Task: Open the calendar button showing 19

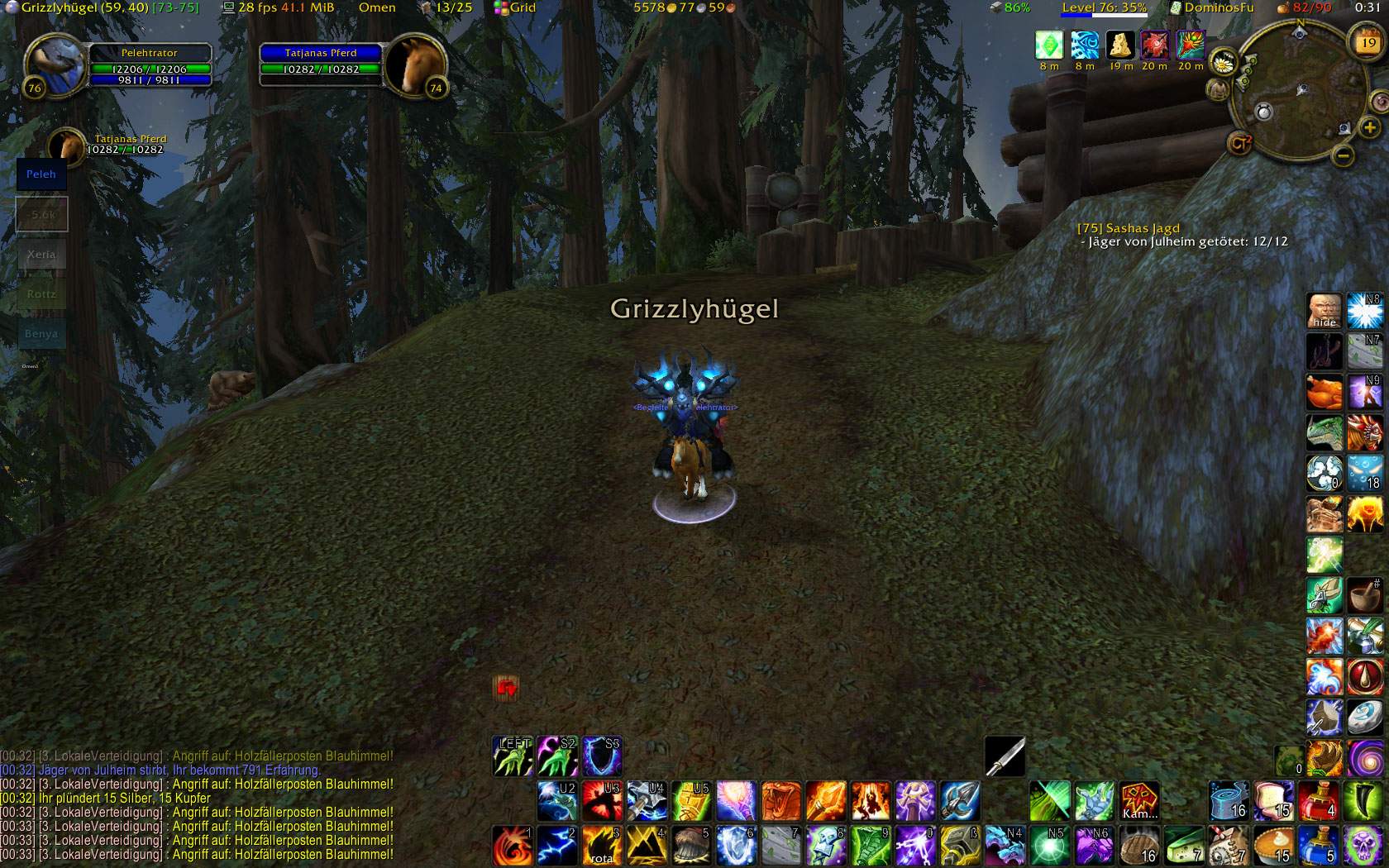Action: pos(1368,42)
